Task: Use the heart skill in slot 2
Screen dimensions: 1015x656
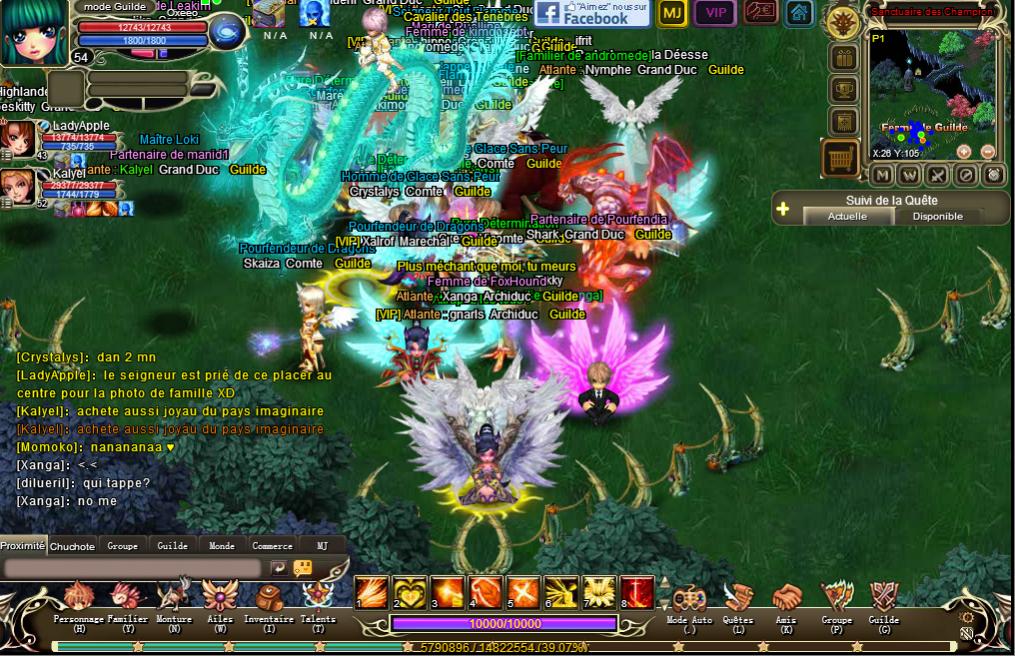Action: tap(409, 592)
